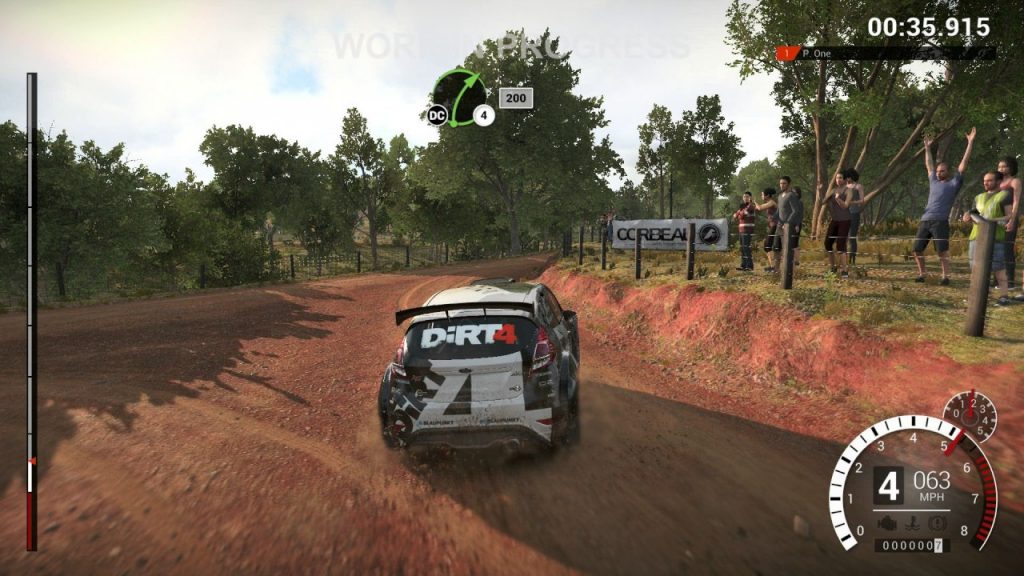The image size is (1024, 576).
Task: Click the small turbo boost gauge
Action: pyautogui.click(x=969, y=416)
